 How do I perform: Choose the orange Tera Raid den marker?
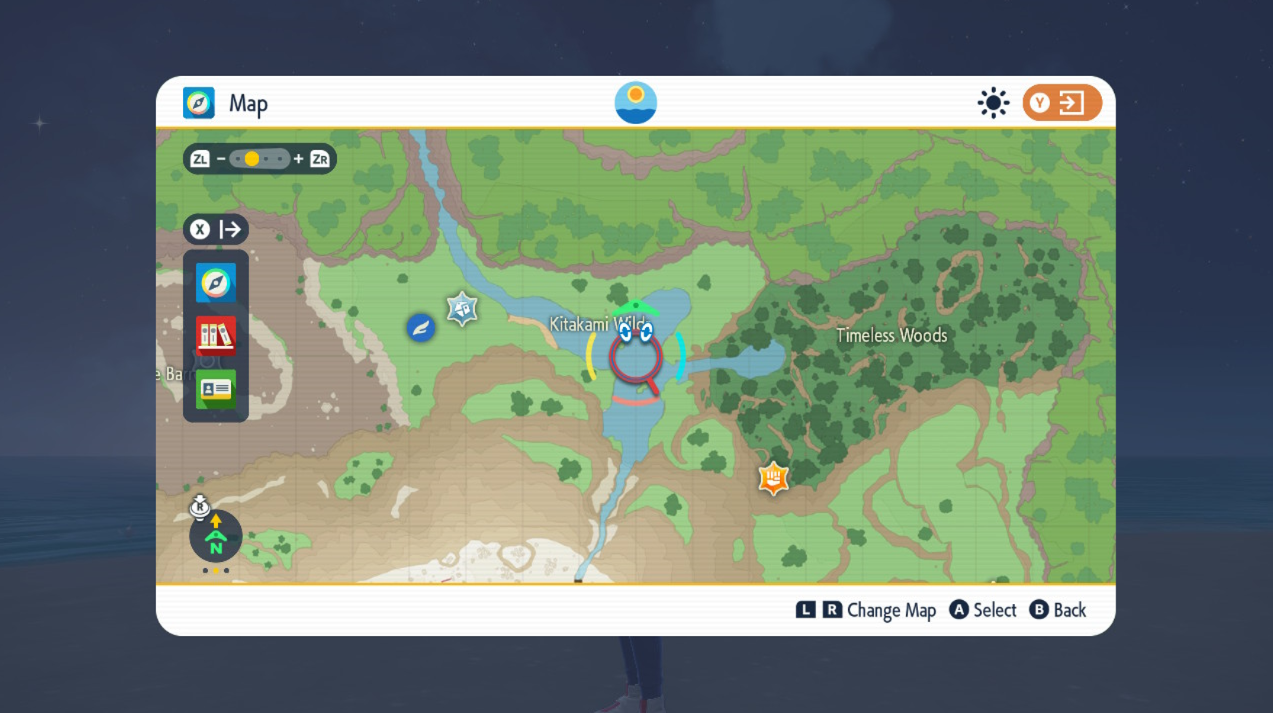click(x=773, y=478)
